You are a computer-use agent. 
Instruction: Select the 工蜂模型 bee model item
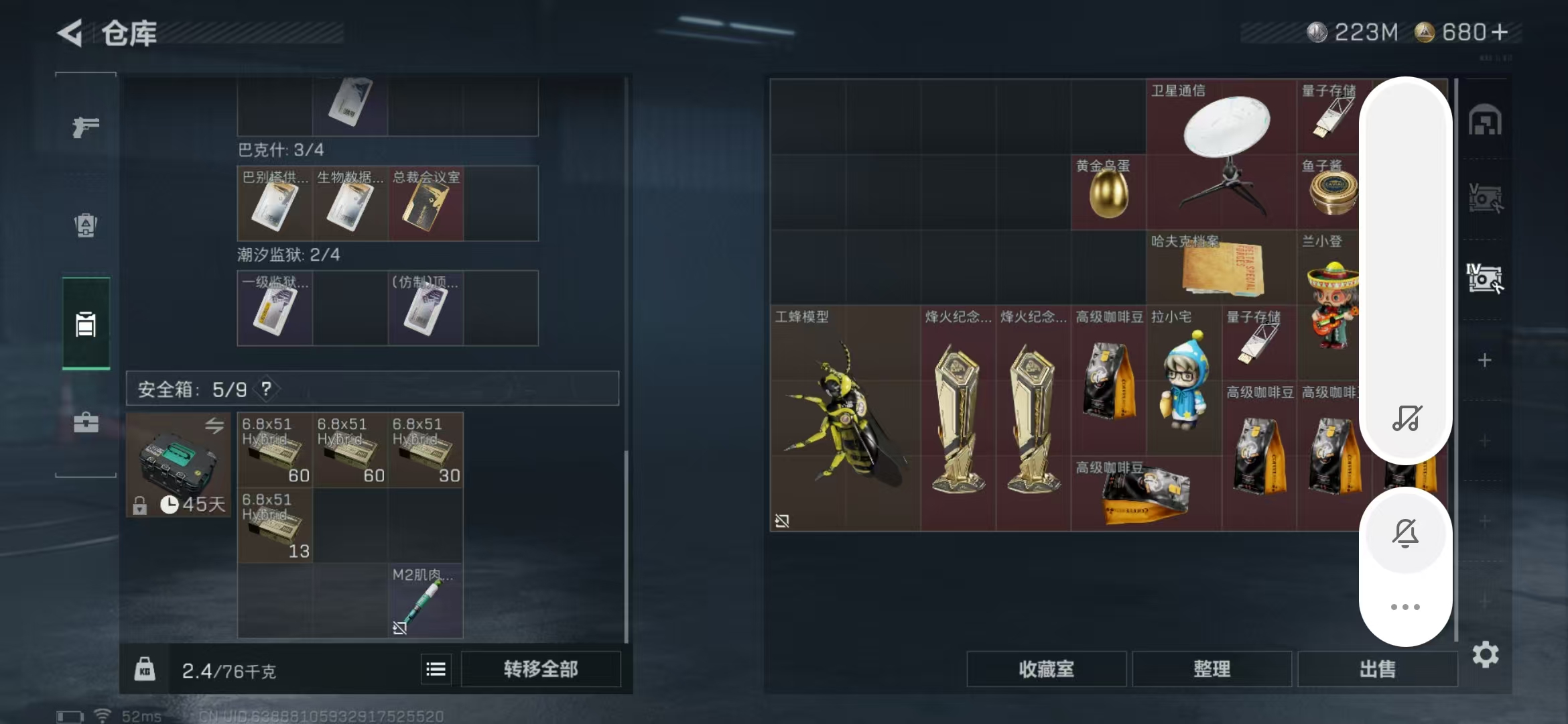pyautogui.click(x=844, y=417)
